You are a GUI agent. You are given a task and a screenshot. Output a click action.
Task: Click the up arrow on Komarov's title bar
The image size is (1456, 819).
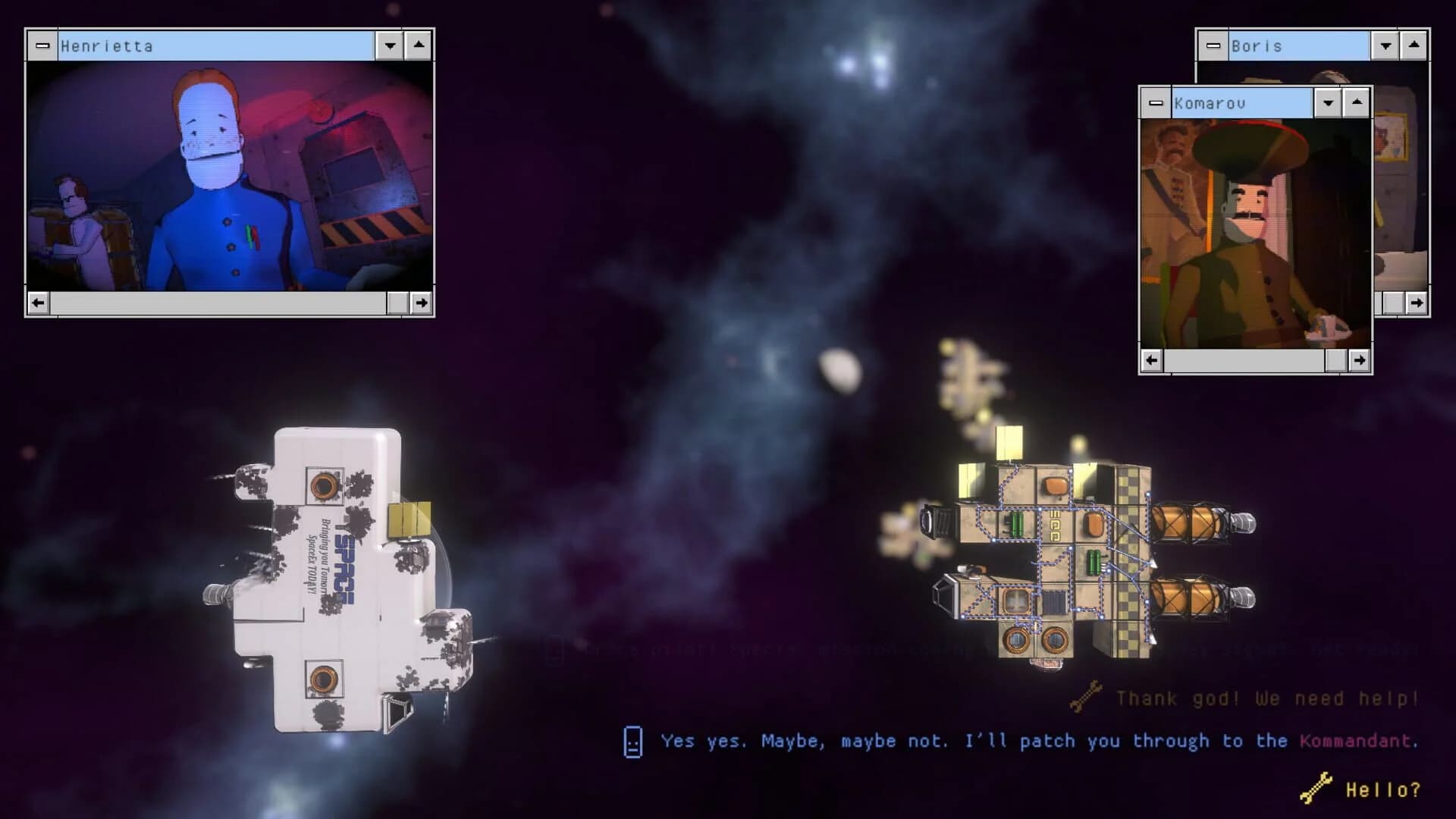pyautogui.click(x=1355, y=102)
